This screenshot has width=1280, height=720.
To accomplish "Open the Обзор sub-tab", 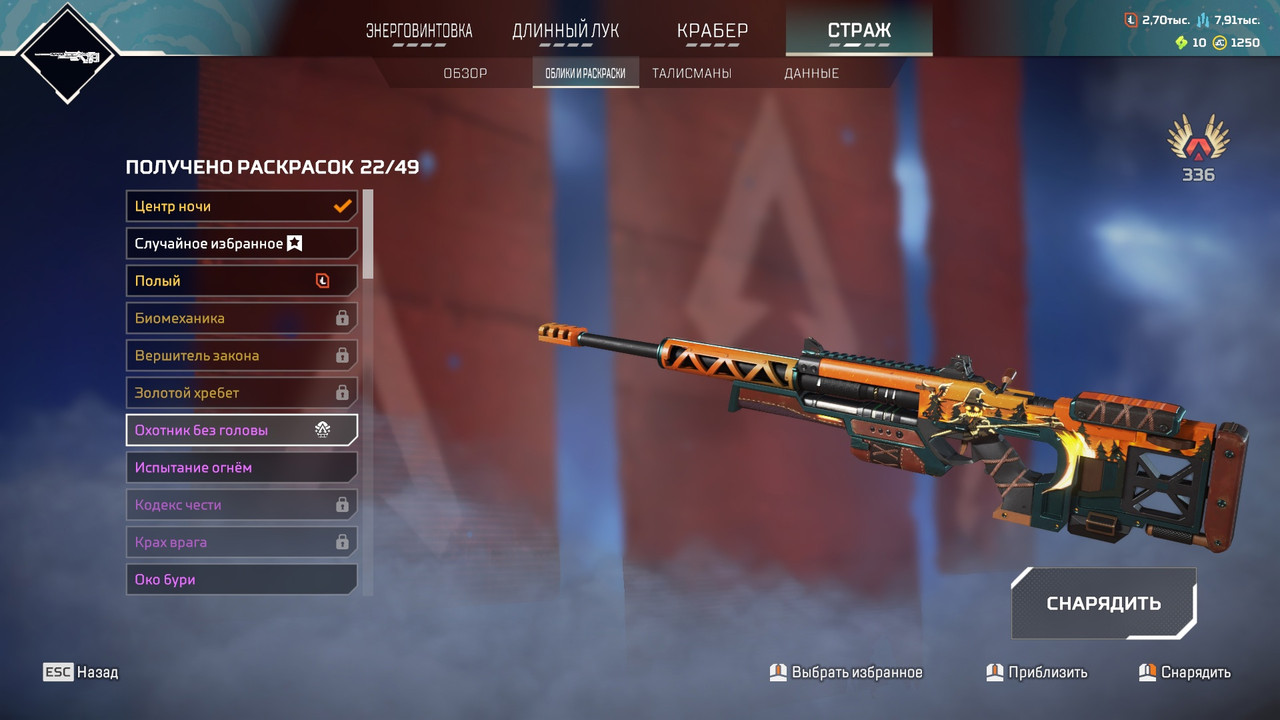I will pyautogui.click(x=465, y=73).
